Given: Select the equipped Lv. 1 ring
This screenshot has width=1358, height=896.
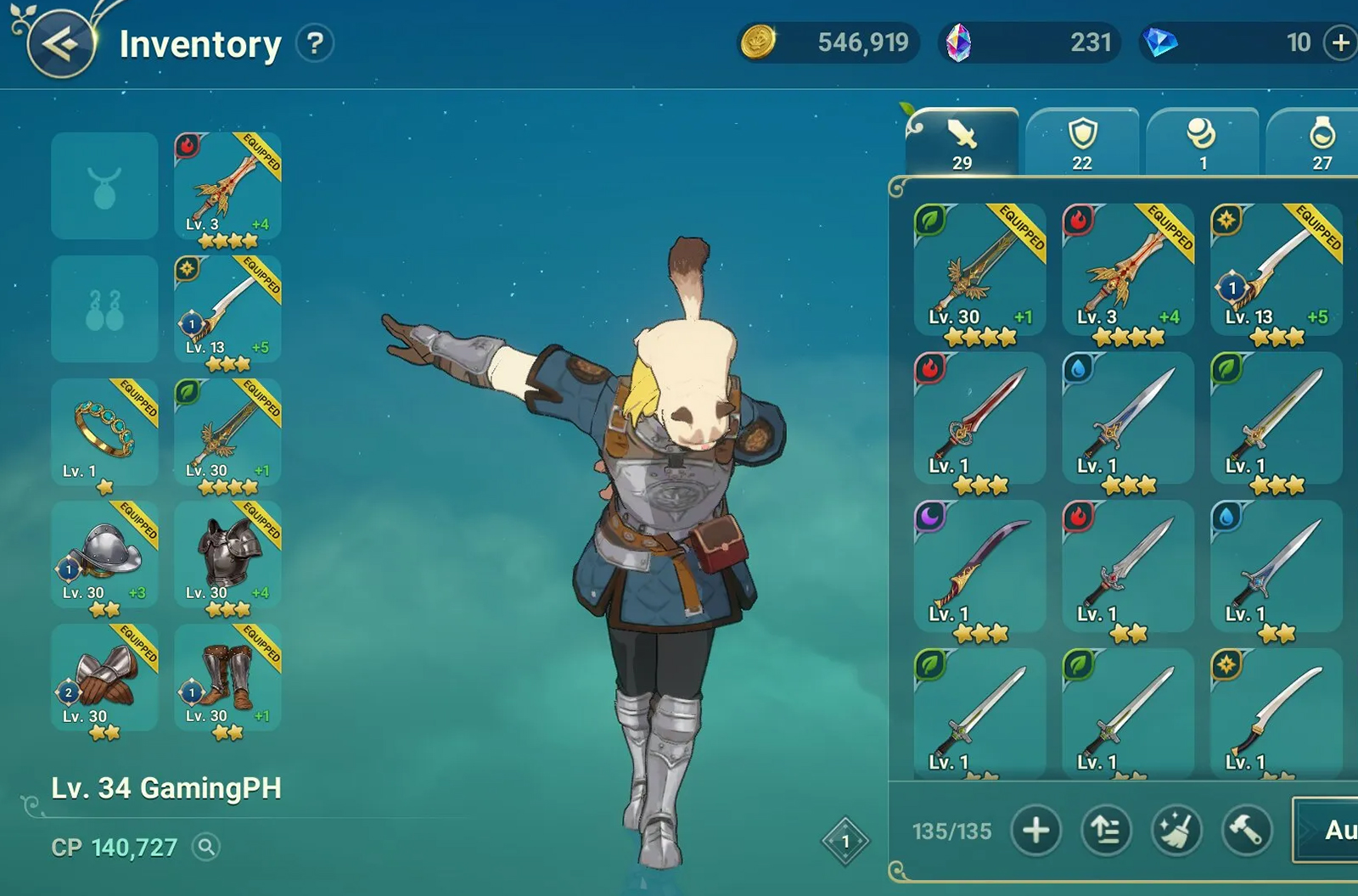Looking at the screenshot, I should pos(104,433).
